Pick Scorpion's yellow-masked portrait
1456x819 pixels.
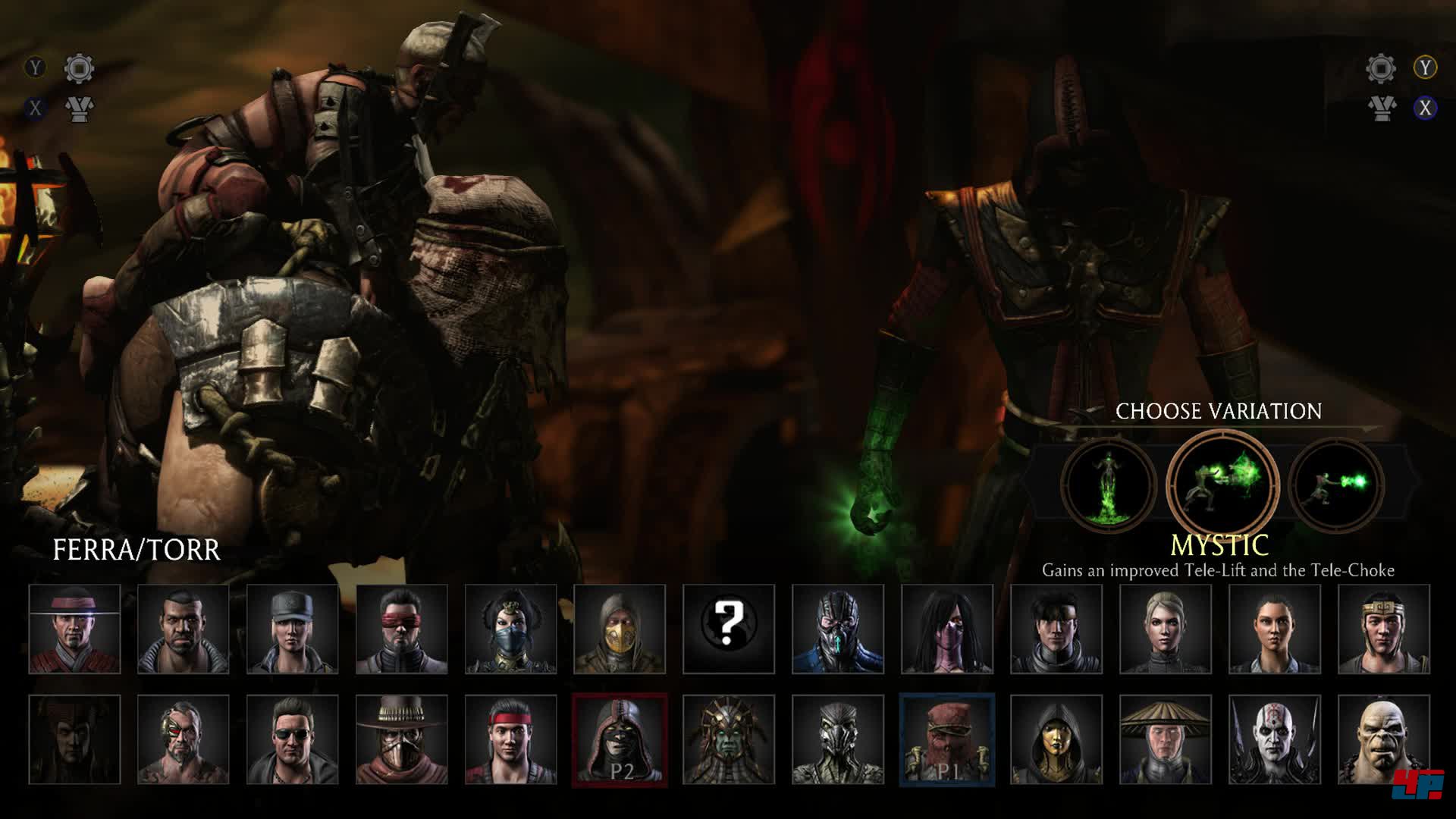(x=620, y=629)
